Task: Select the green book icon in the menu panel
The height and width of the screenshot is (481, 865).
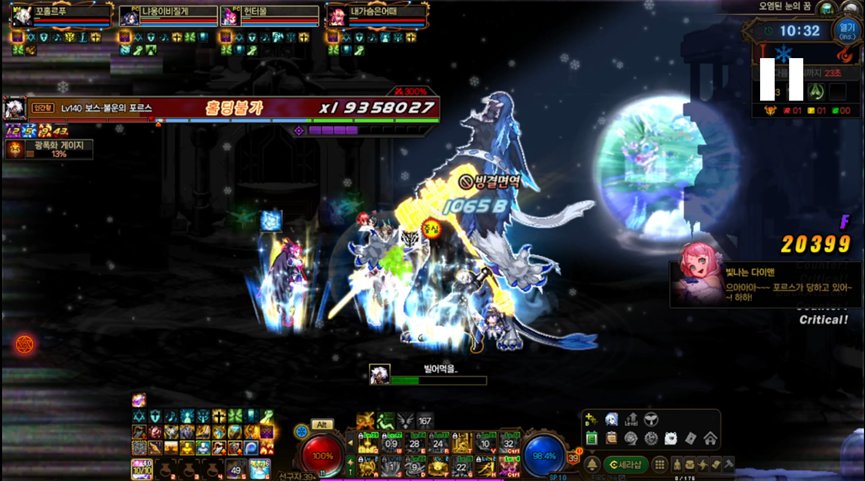Action: point(591,438)
